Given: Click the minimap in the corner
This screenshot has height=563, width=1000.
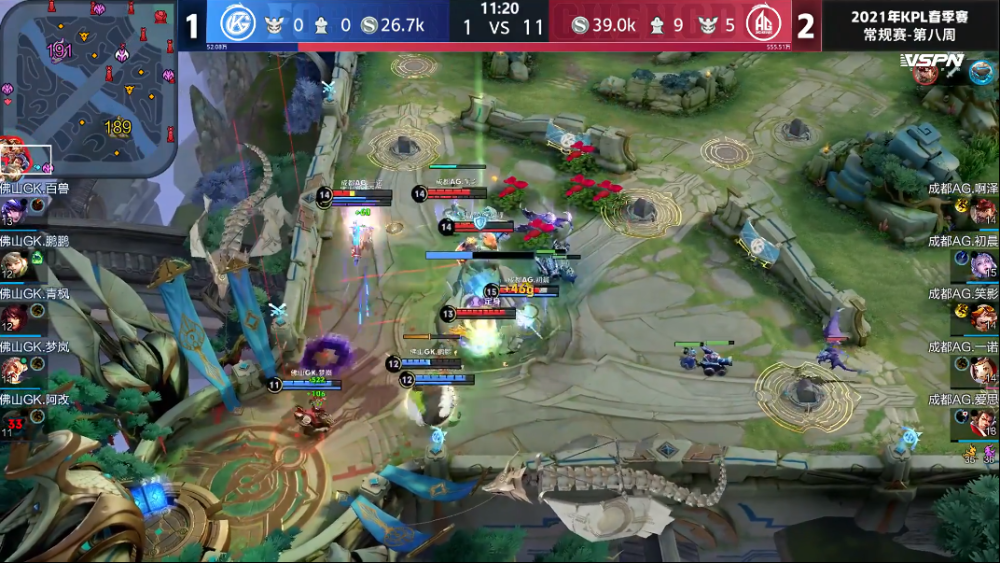Looking at the screenshot, I should point(88,88).
